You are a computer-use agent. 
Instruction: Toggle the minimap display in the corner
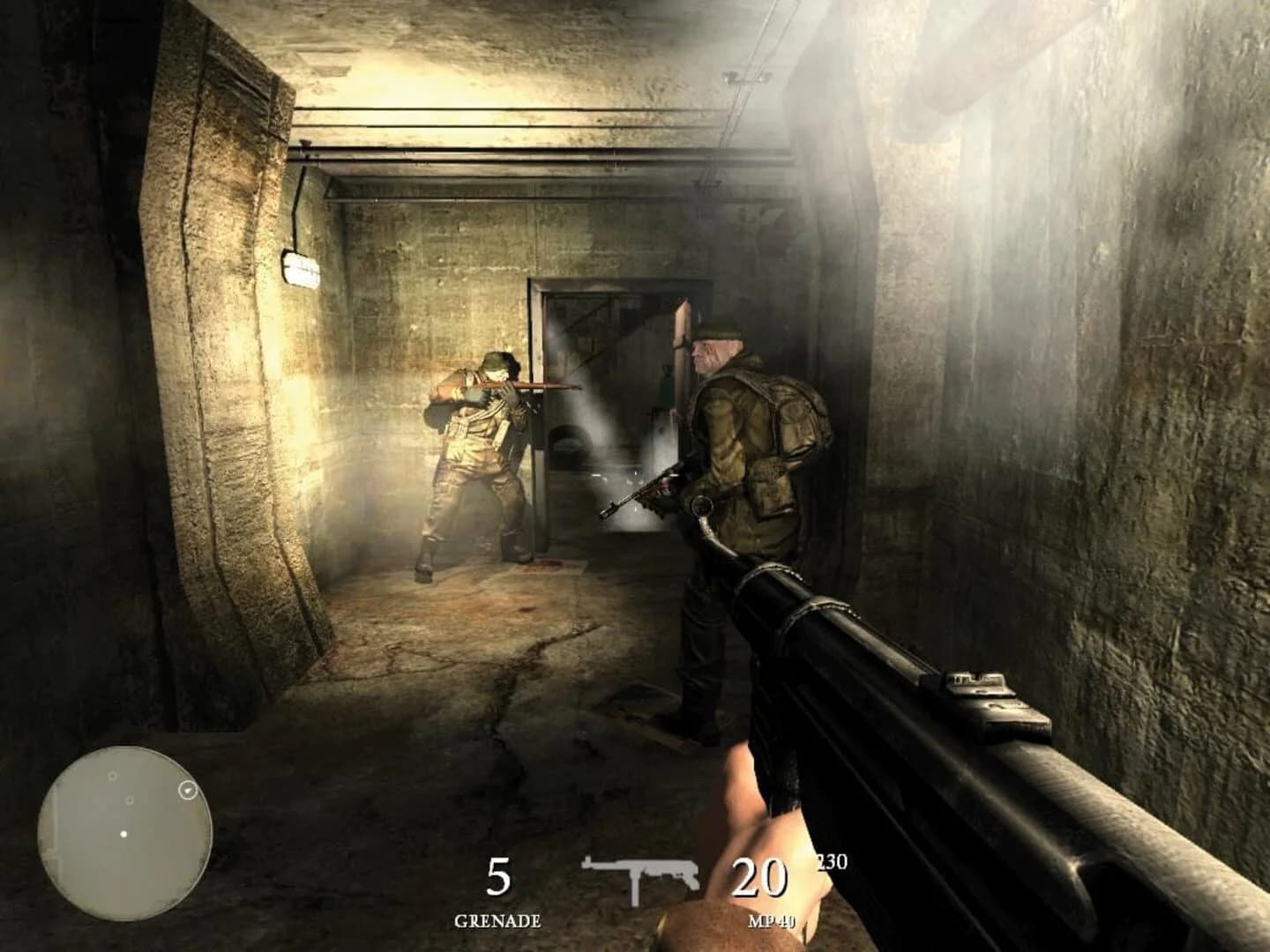pos(123,833)
